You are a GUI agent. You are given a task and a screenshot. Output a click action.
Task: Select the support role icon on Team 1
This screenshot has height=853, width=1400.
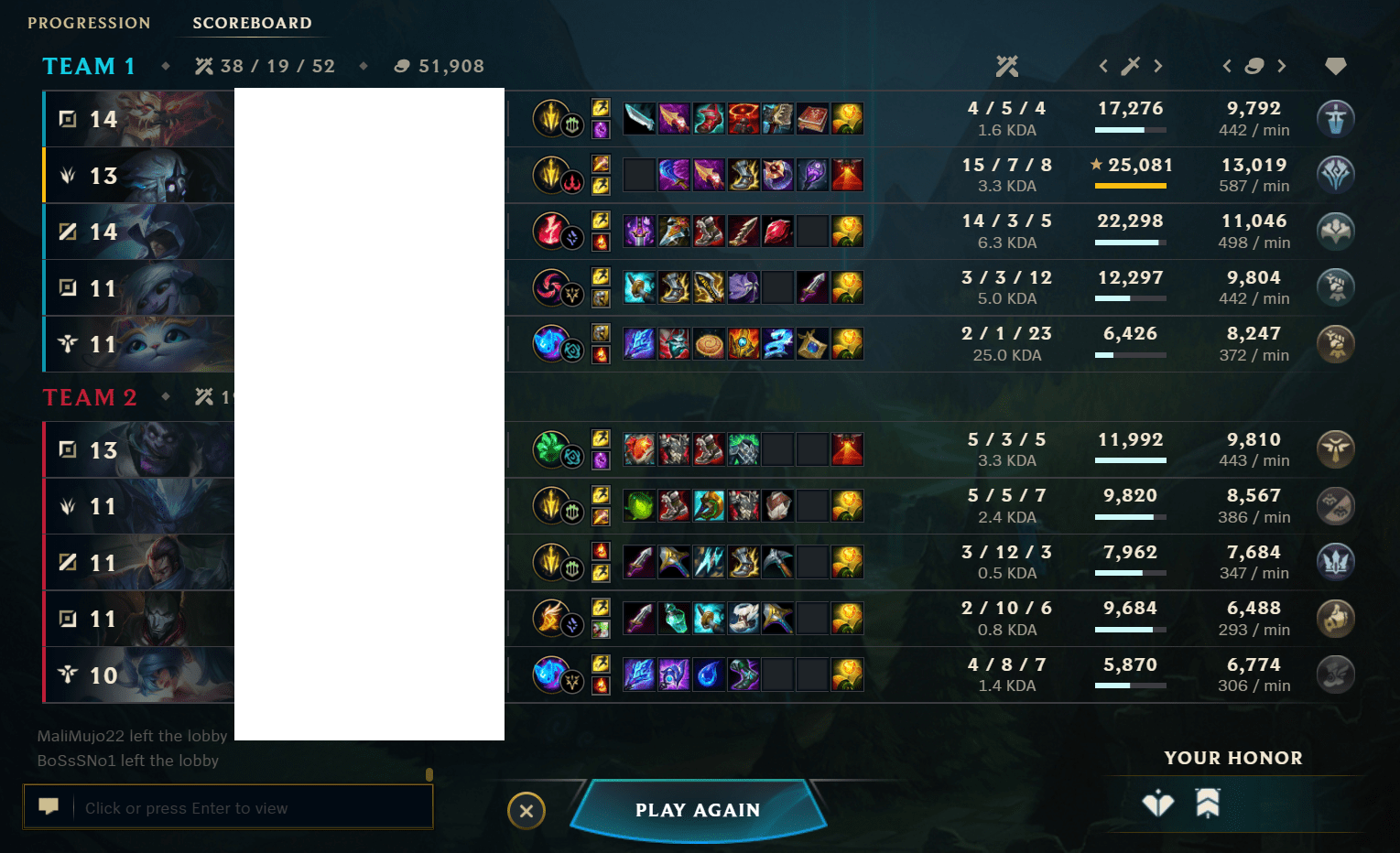pyautogui.click(x=67, y=345)
